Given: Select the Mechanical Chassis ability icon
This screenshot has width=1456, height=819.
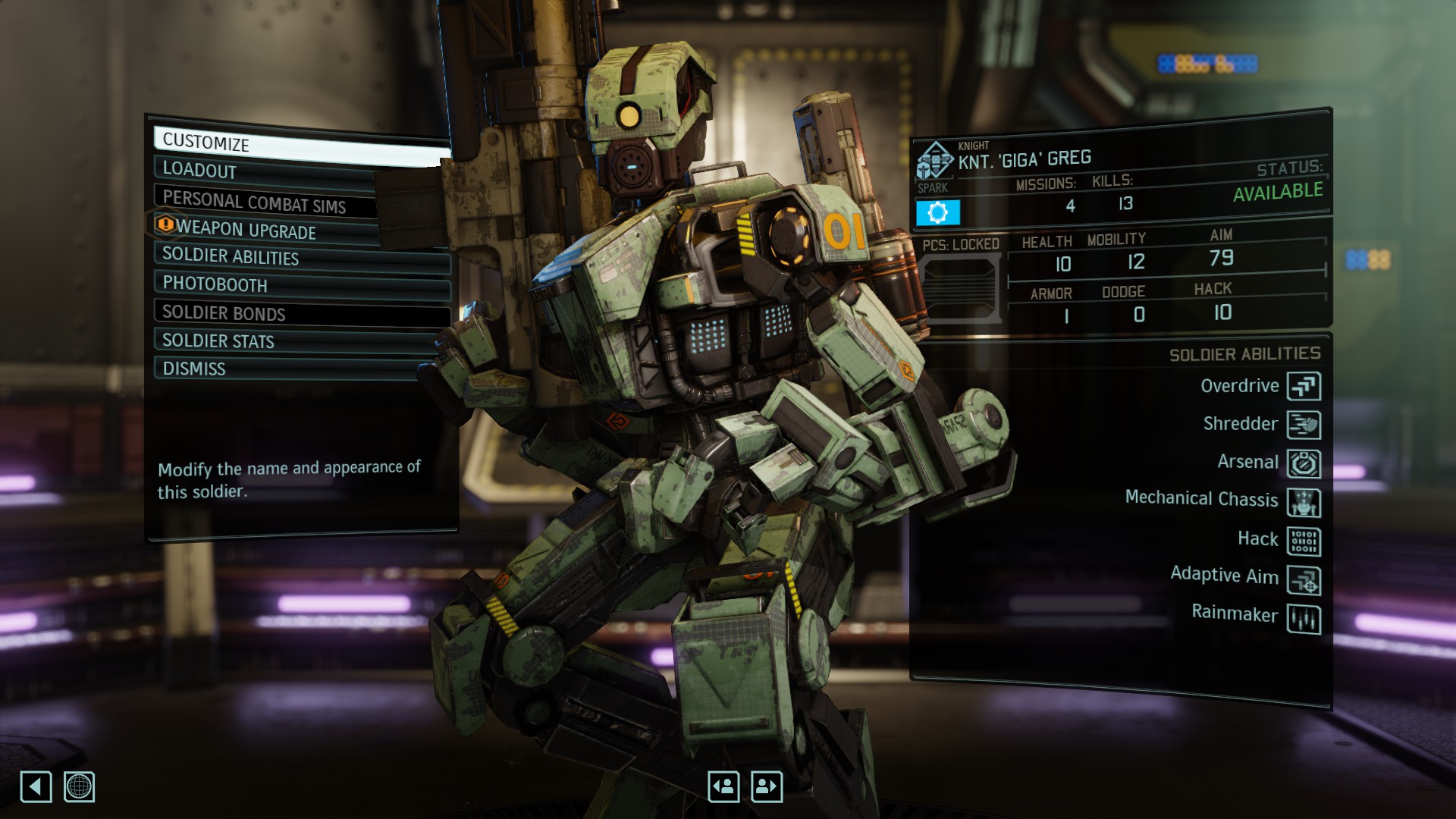Looking at the screenshot, I should (1304, 502).
